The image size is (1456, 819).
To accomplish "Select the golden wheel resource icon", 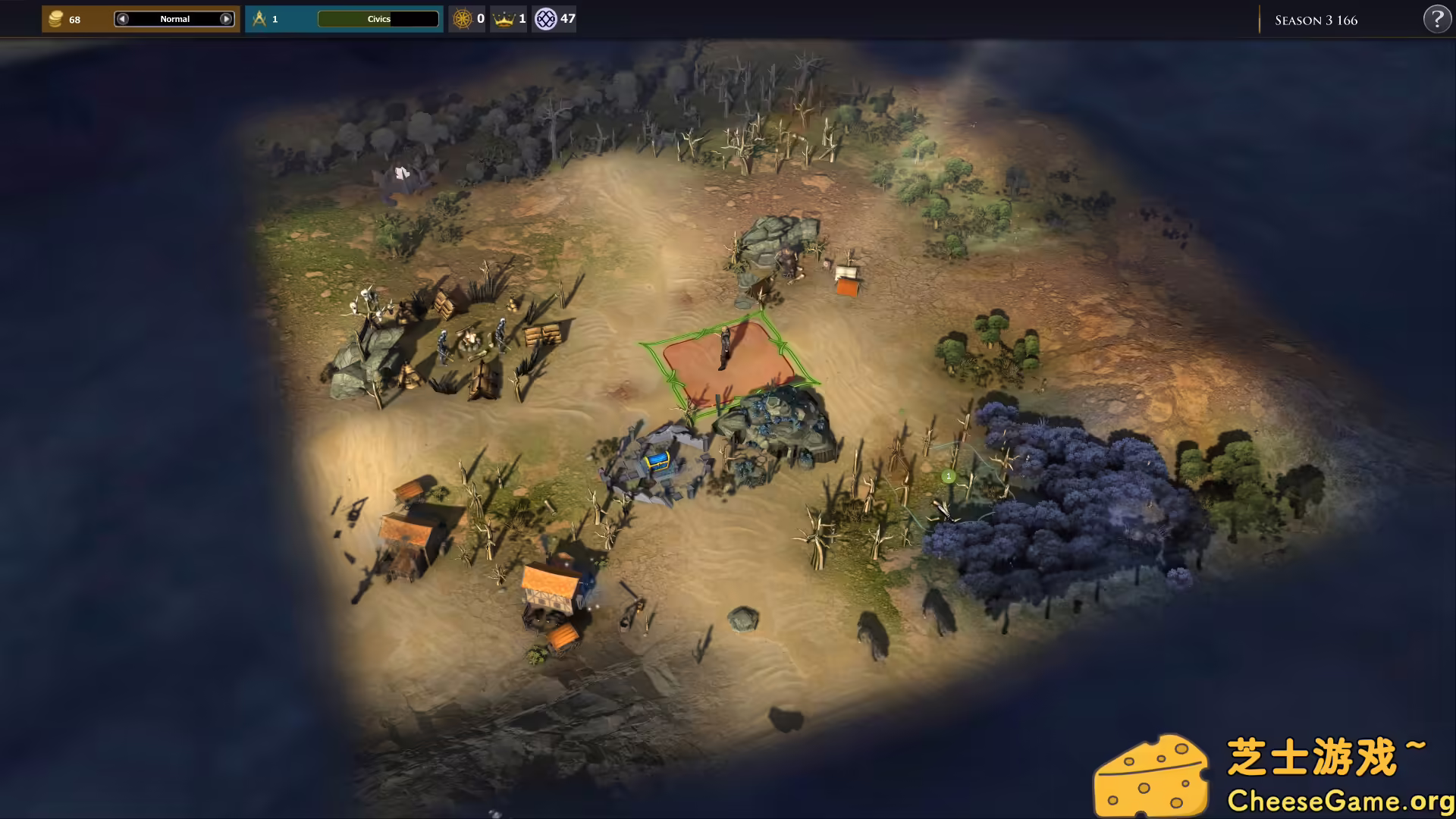I will [462, 19].
